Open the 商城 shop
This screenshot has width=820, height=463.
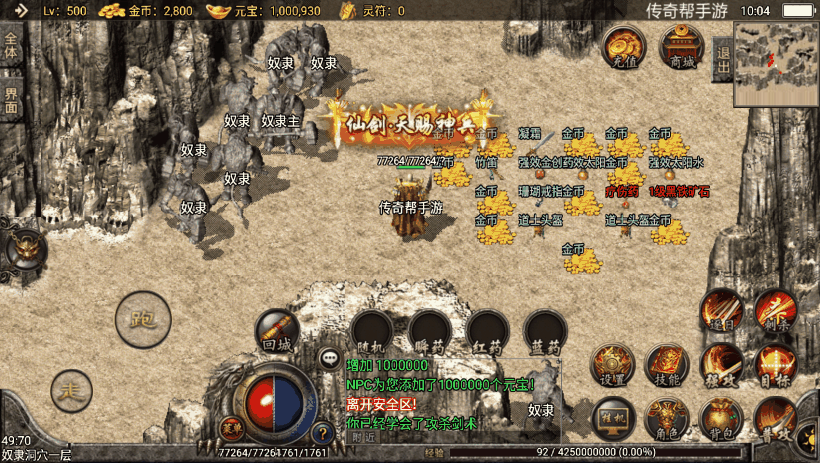pos(682,47)
